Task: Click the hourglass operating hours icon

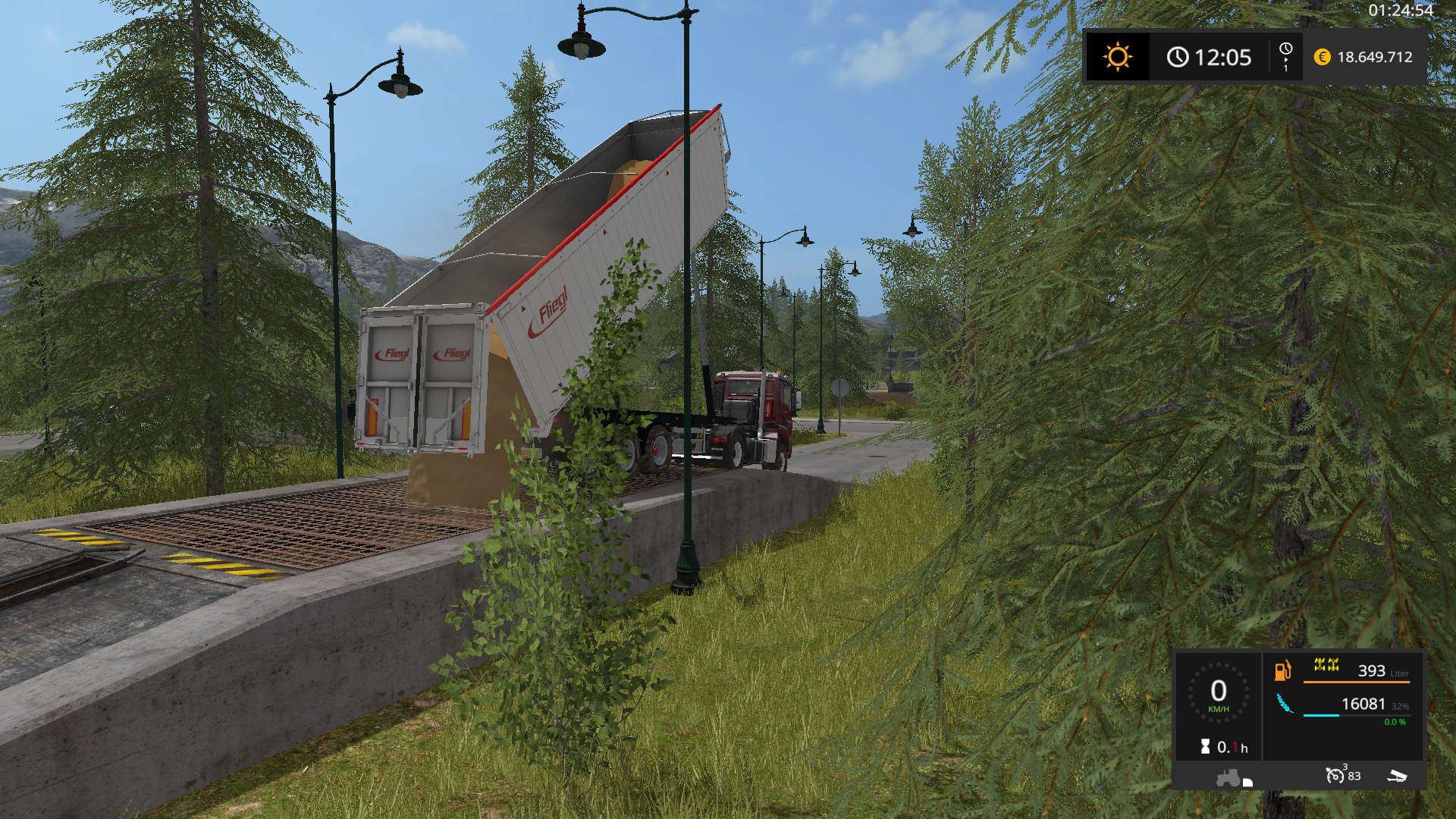Action: 1205,747
